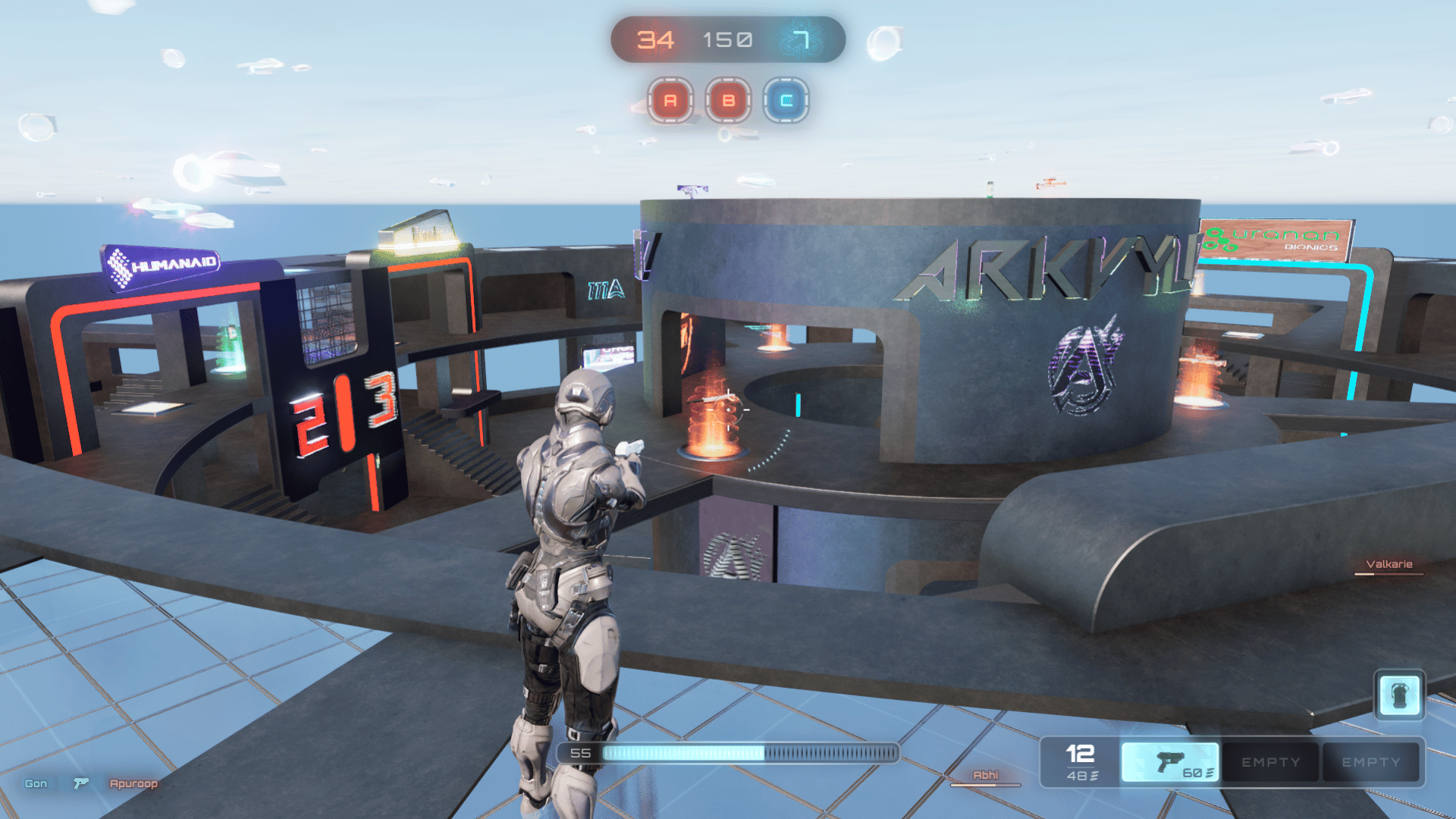Select objective marker A
The height and width of the screenshot is (819, 1456).
[670, 102]
